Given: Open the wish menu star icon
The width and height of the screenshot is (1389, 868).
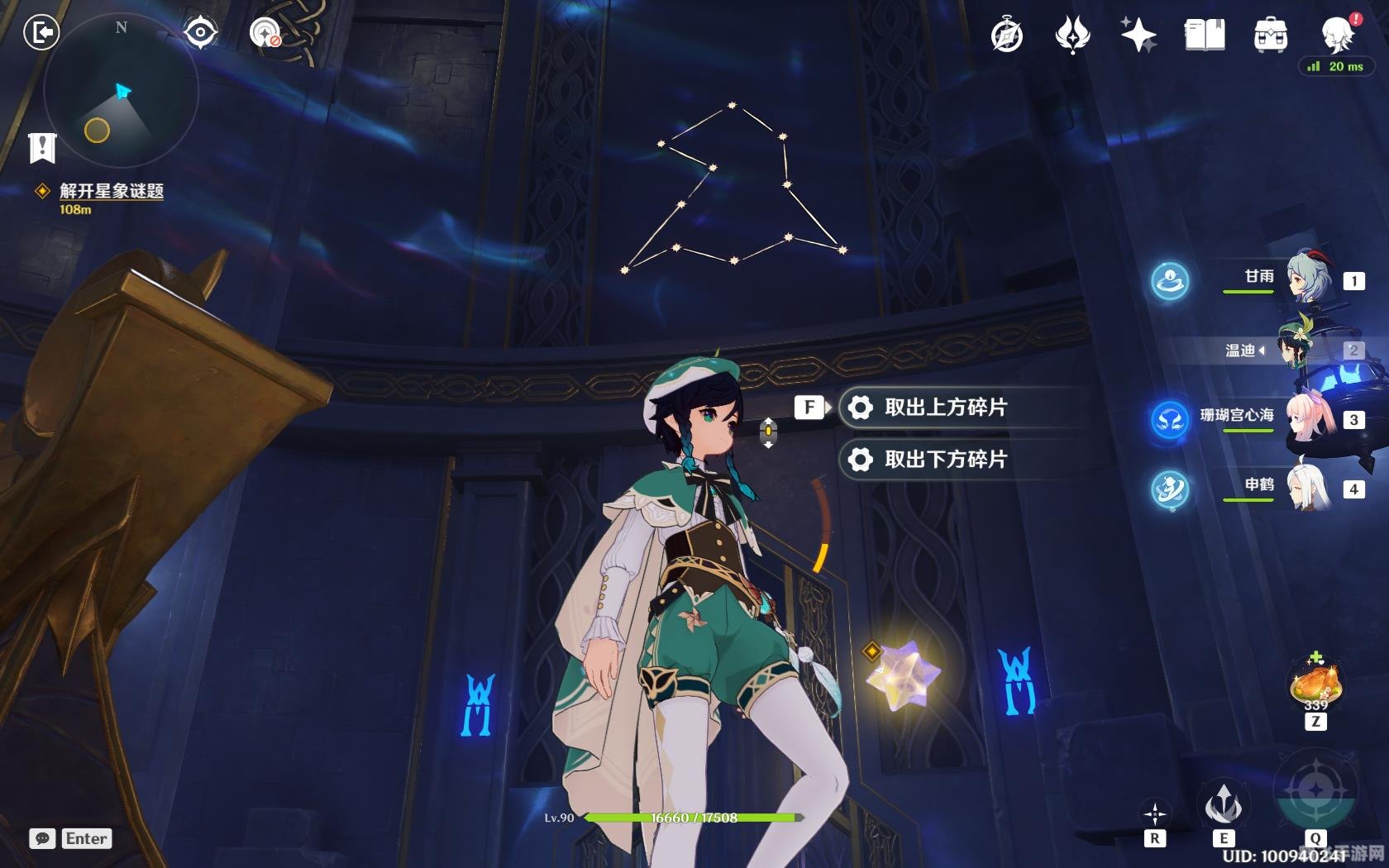Looking at the screenshot, I should pyautogui.click(x=1139, y=35).
